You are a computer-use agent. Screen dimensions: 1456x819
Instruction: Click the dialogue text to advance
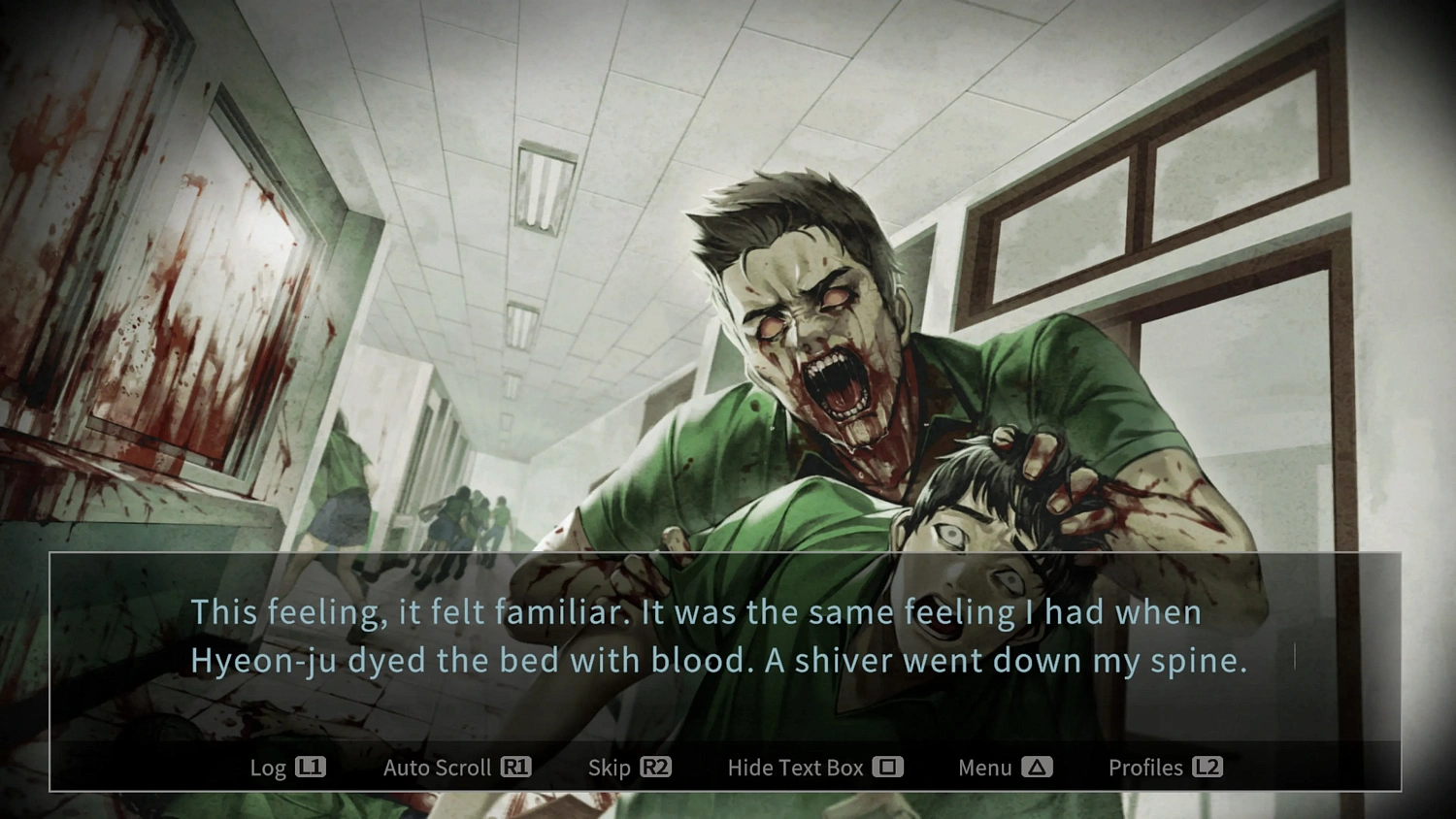[697, 636]
